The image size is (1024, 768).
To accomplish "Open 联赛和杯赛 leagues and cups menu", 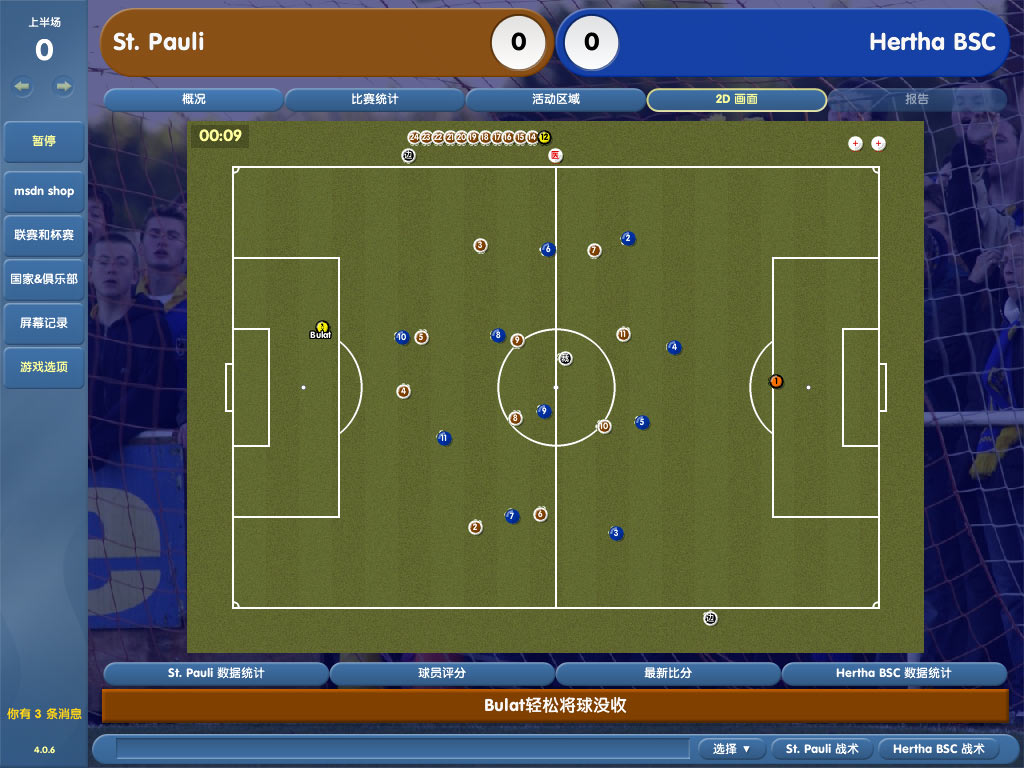I will [x=44, y=235].
